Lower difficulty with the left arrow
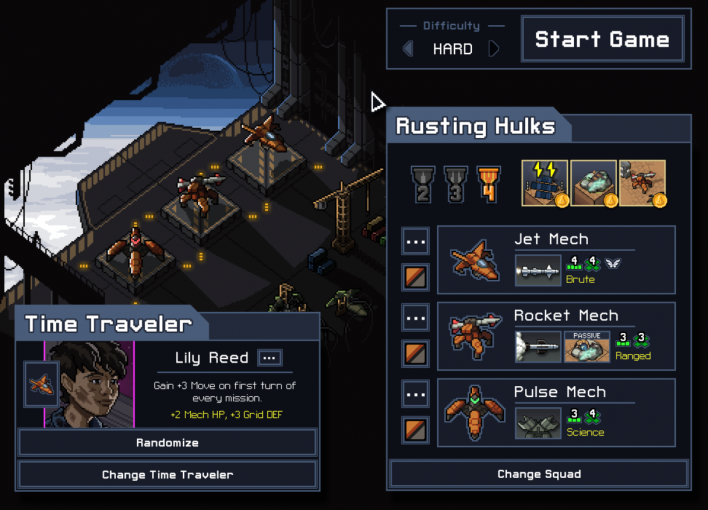Screen dimensions: 708x510 [407, 49]
